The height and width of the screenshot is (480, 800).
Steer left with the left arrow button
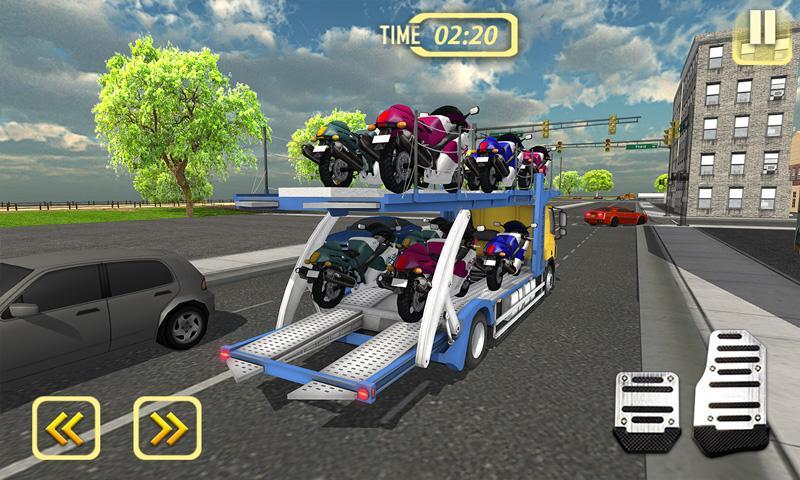pos(66,428)
